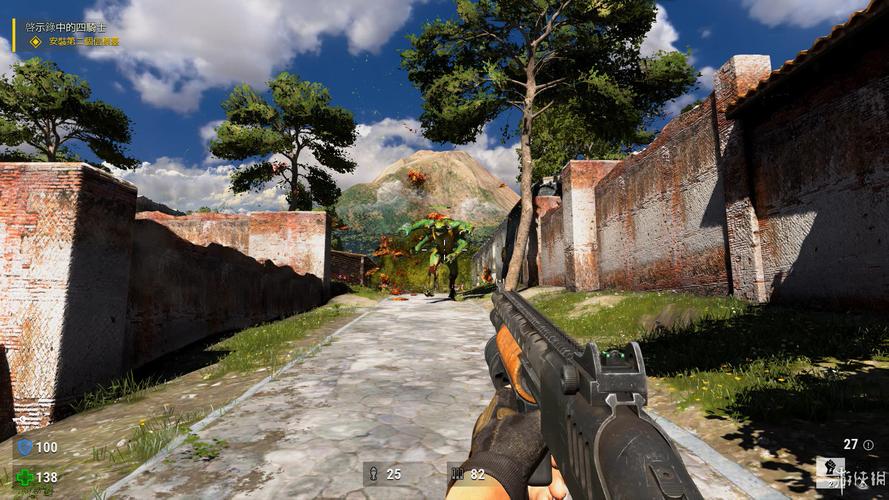Screen dimensions: 889x500
Task: Select the bullet magazine ammo icon
Action: point(457,474)
